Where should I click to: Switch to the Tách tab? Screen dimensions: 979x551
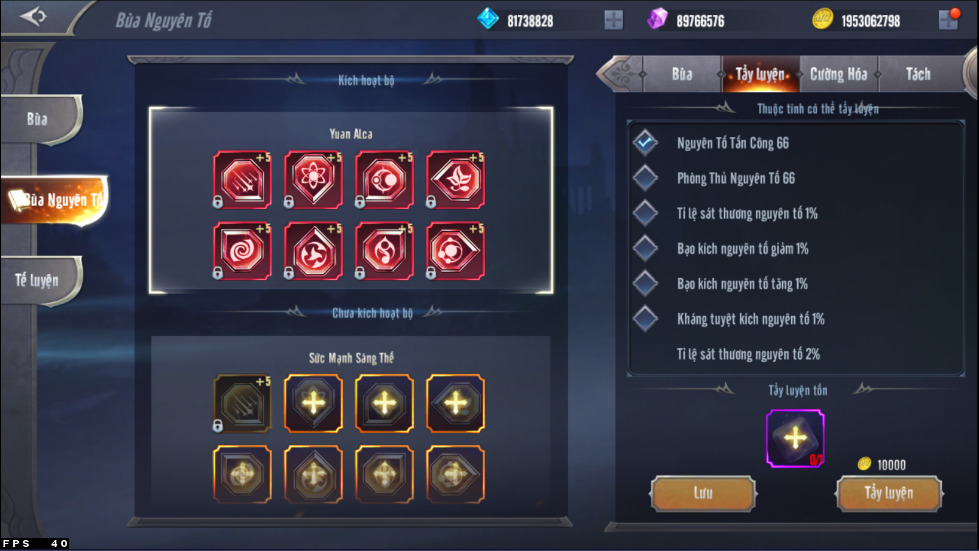tap(917, 74)
